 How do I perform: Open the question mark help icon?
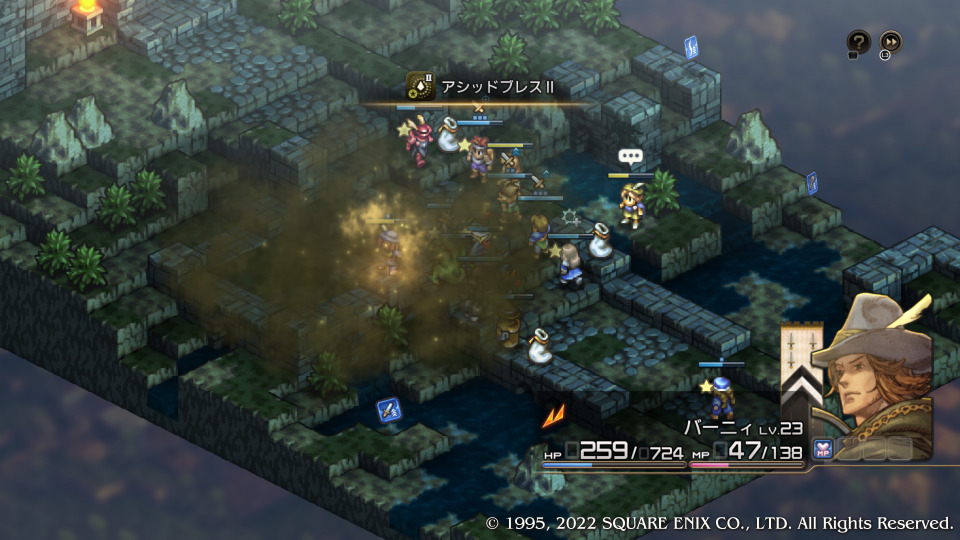[x=858, y=42]
